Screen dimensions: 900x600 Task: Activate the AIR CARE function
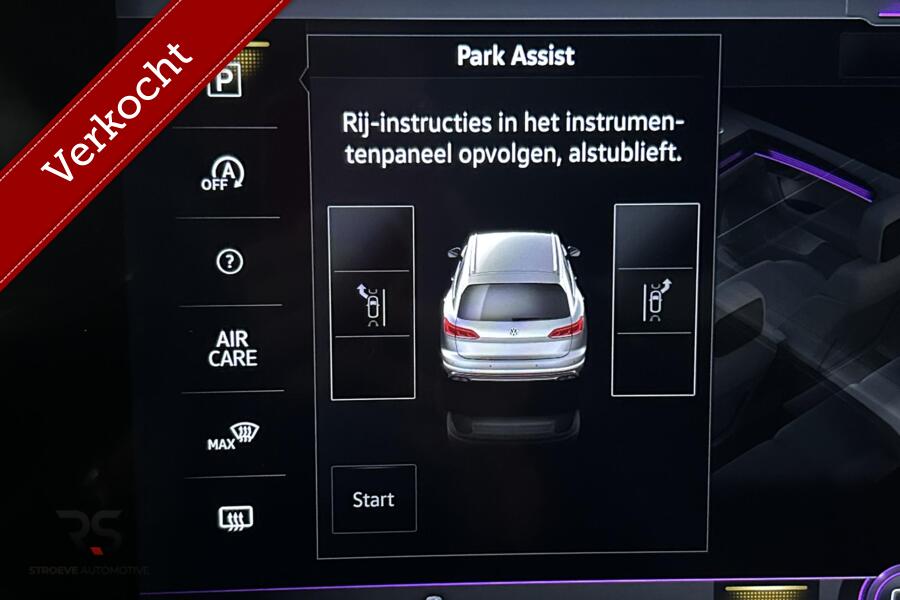232,349
